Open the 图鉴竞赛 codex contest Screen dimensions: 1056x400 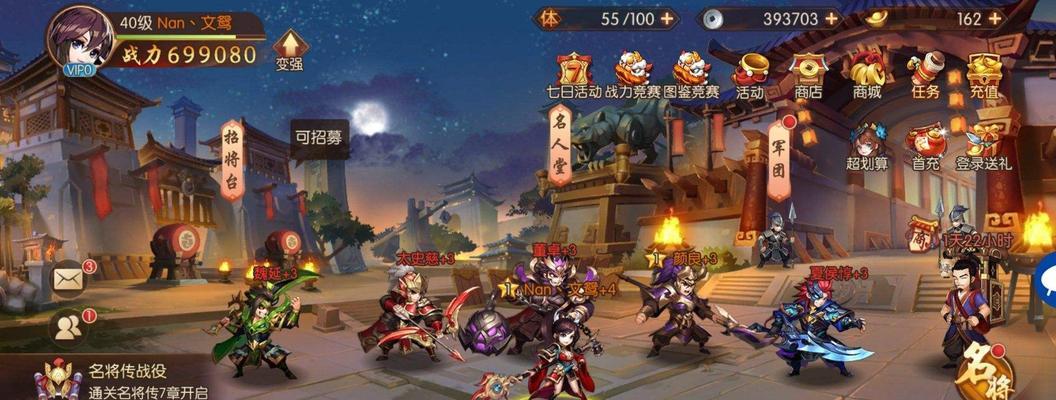(x=691, y=74)
